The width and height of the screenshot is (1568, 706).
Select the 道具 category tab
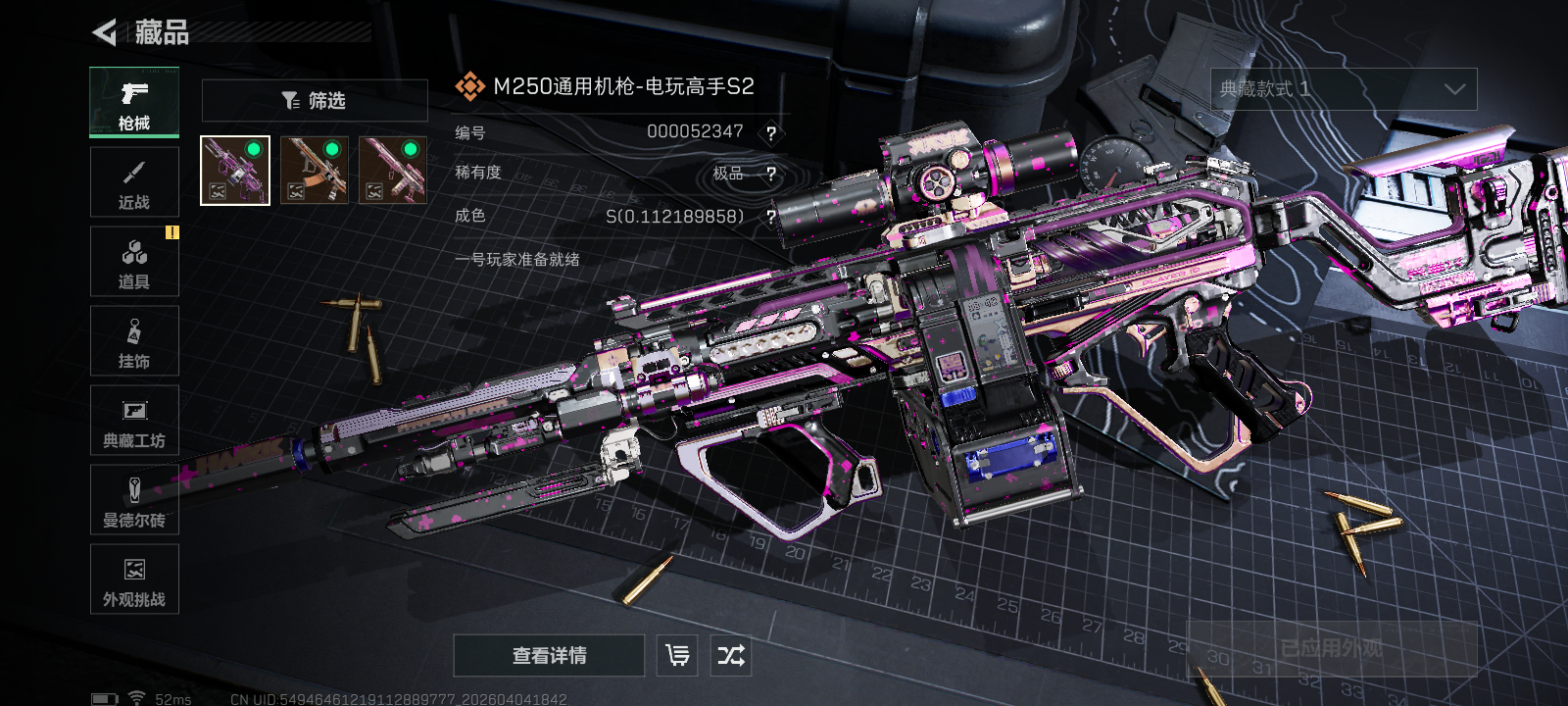point(134,262)
